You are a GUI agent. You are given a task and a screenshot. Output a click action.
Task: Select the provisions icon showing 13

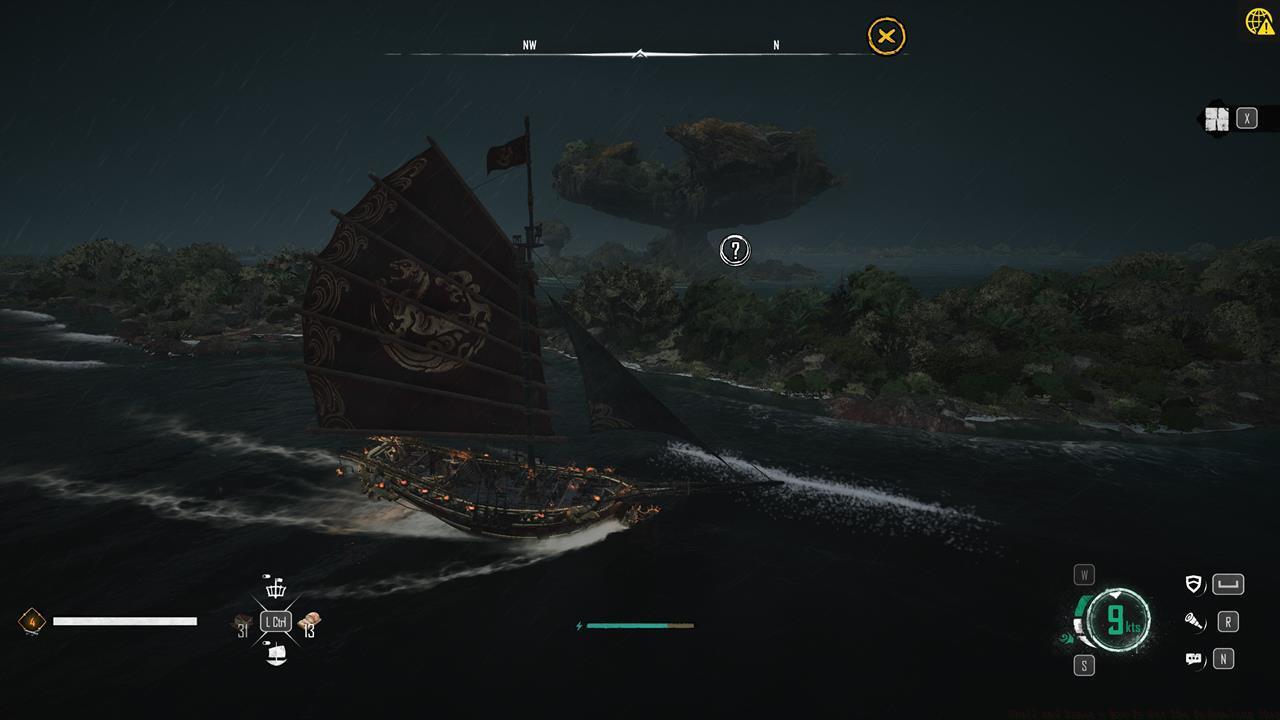pos(310,620)
